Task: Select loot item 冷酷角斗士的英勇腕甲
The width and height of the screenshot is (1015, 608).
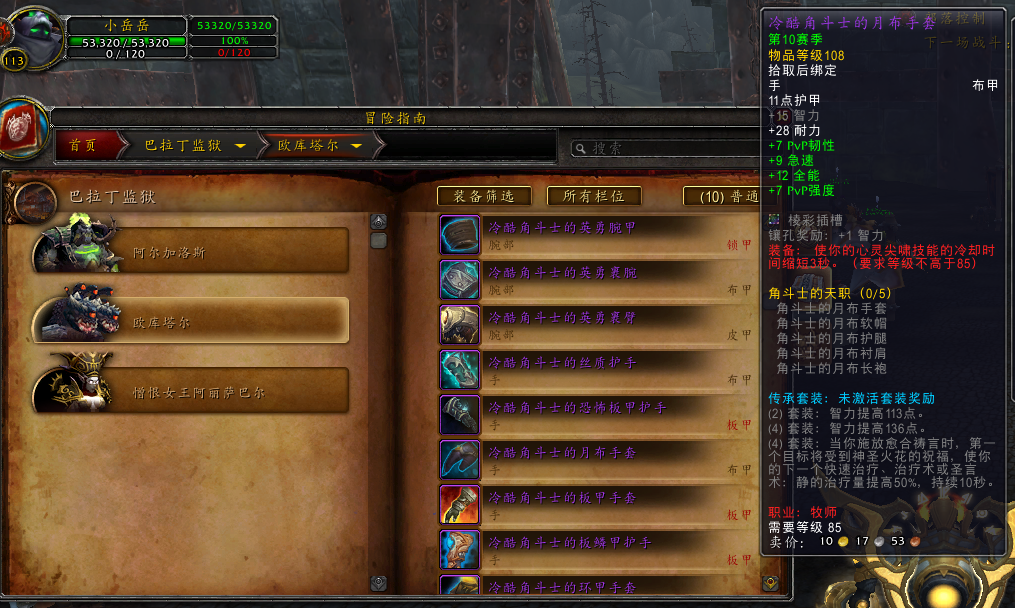Action: point(597,235)
